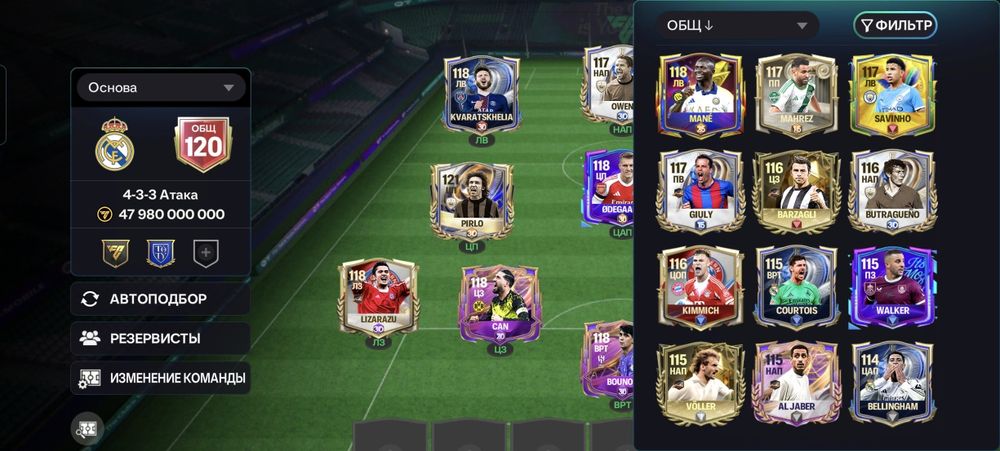Select Pirlo on the pitch
This screenshot has width=1000, height=451.
pos(471,206)
